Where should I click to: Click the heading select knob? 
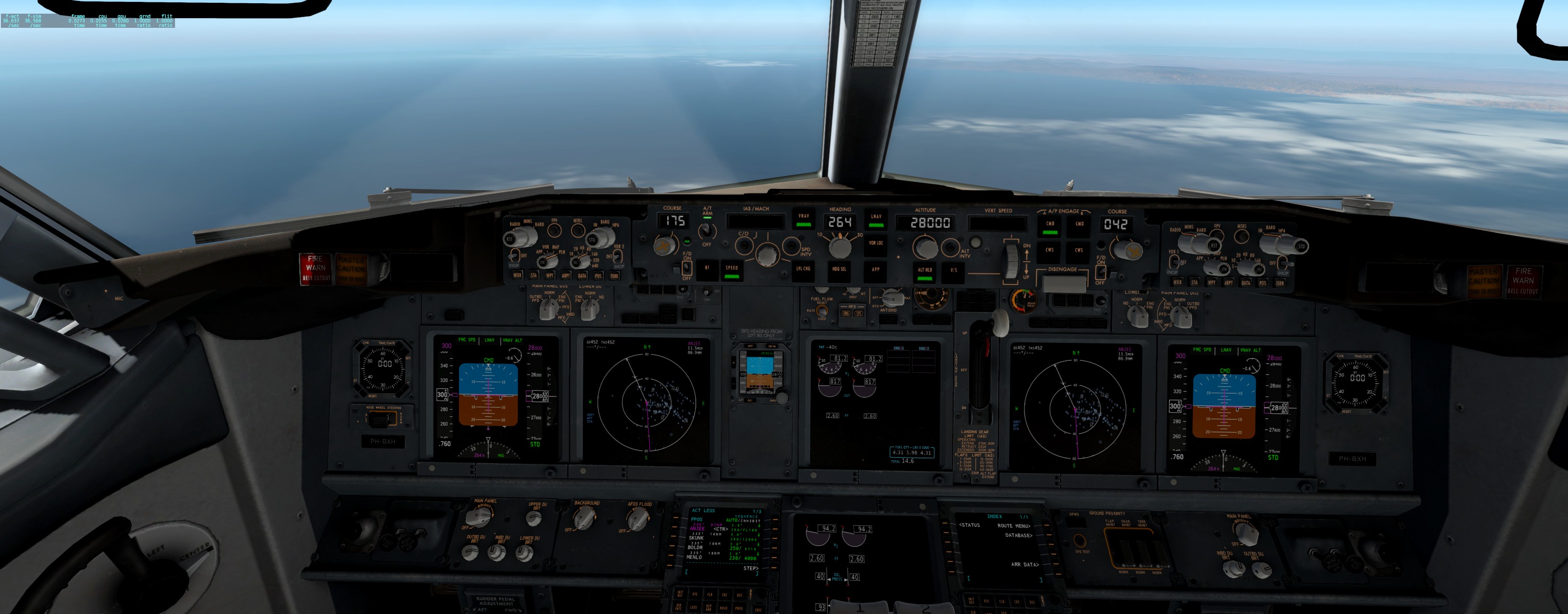[x=841, y=247]
